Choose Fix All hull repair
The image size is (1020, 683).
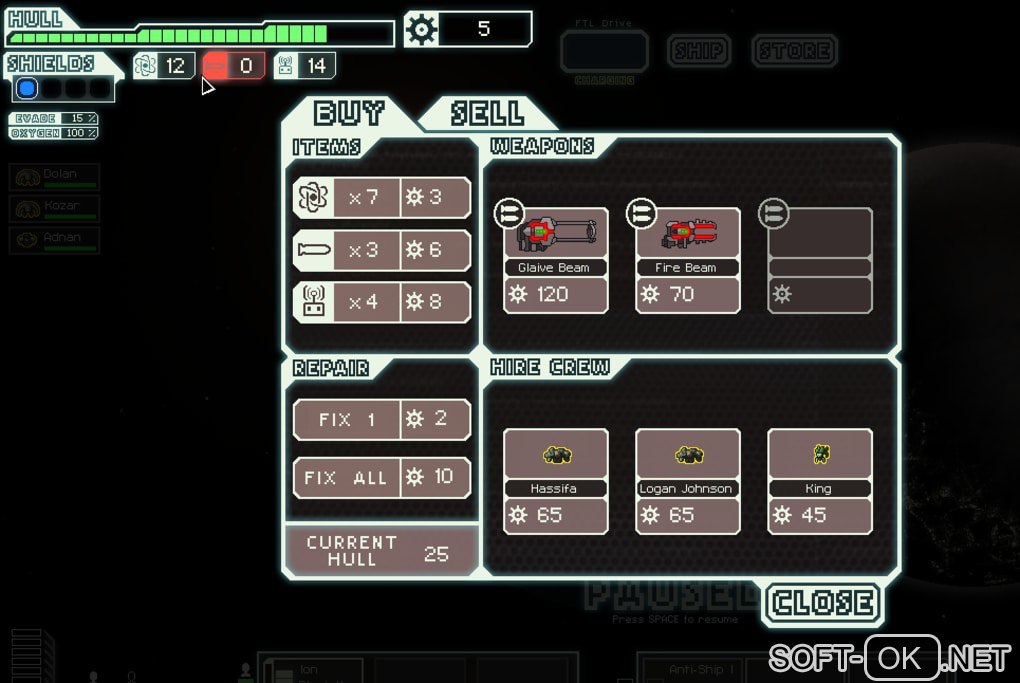pos(381,478)
